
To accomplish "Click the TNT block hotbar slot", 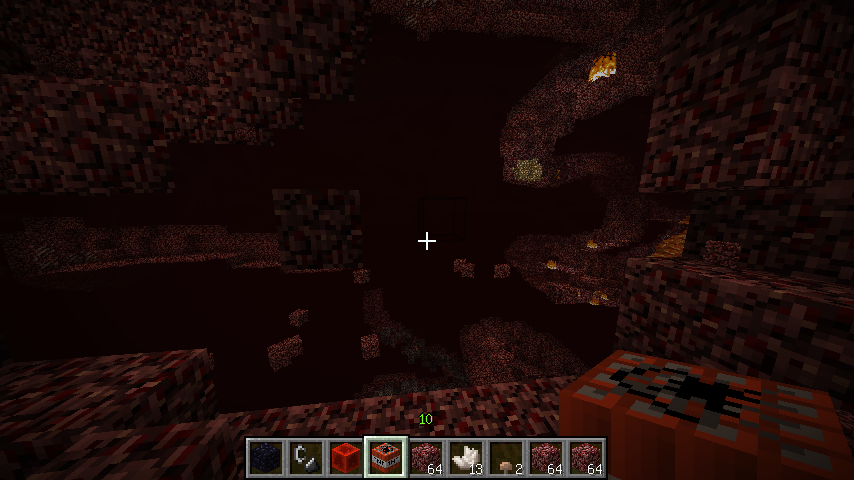I will click(x=385, y=457).
